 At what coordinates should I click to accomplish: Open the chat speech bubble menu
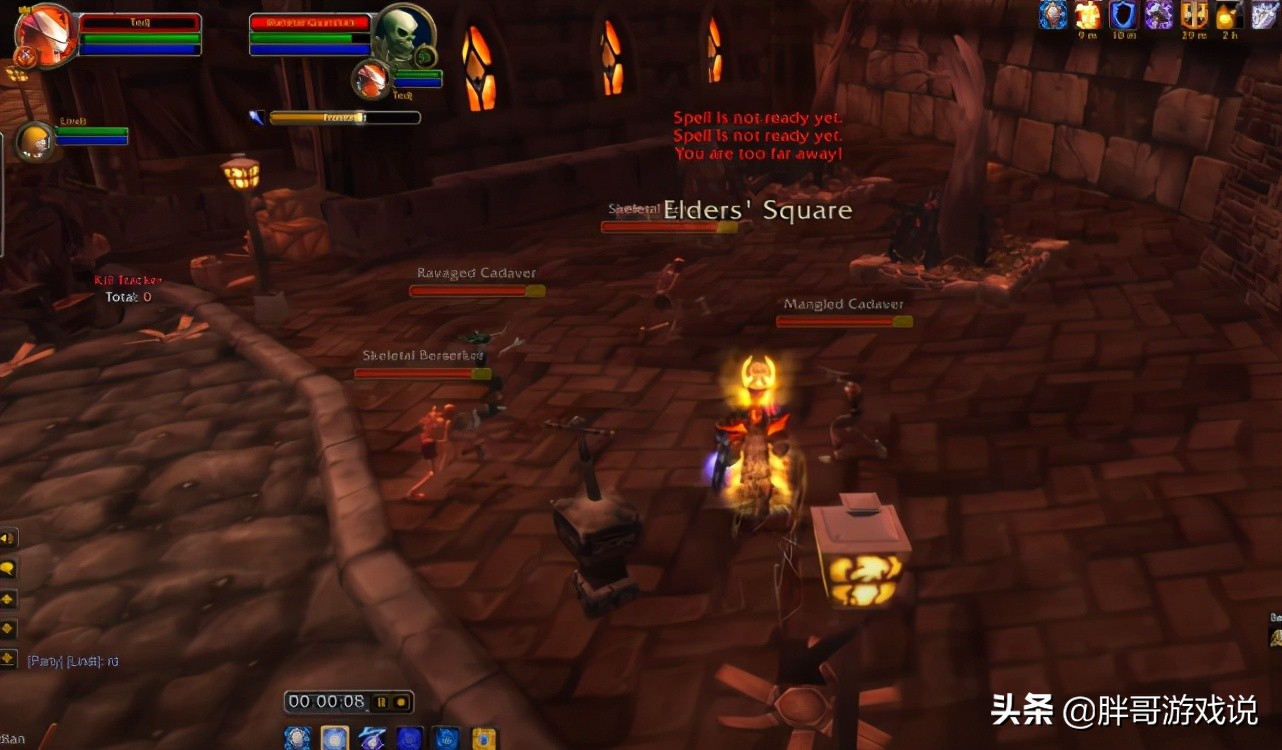click(x=8, y=568)
